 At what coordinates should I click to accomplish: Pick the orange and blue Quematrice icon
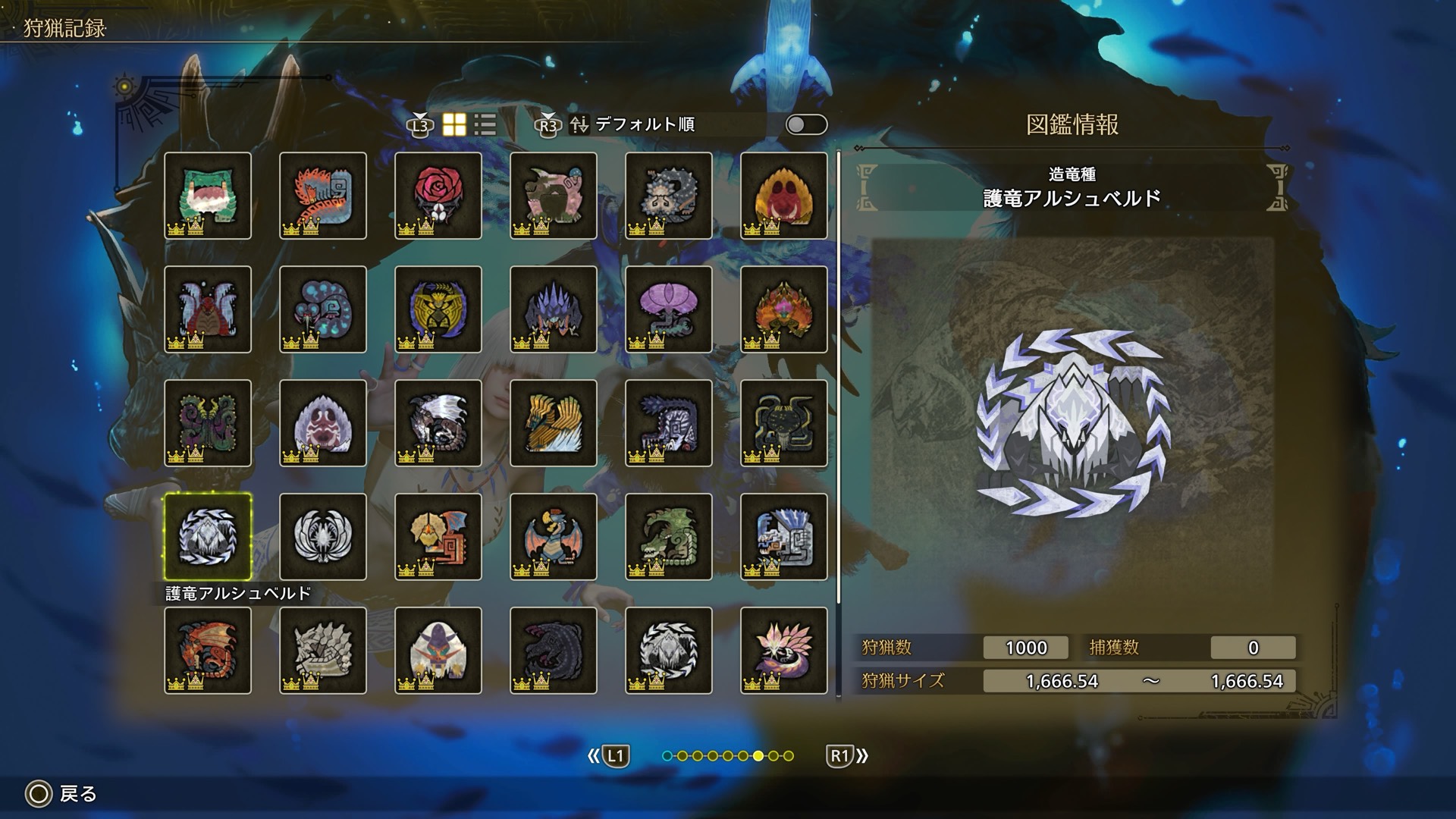pyautogui.click(x=323, y=196)
